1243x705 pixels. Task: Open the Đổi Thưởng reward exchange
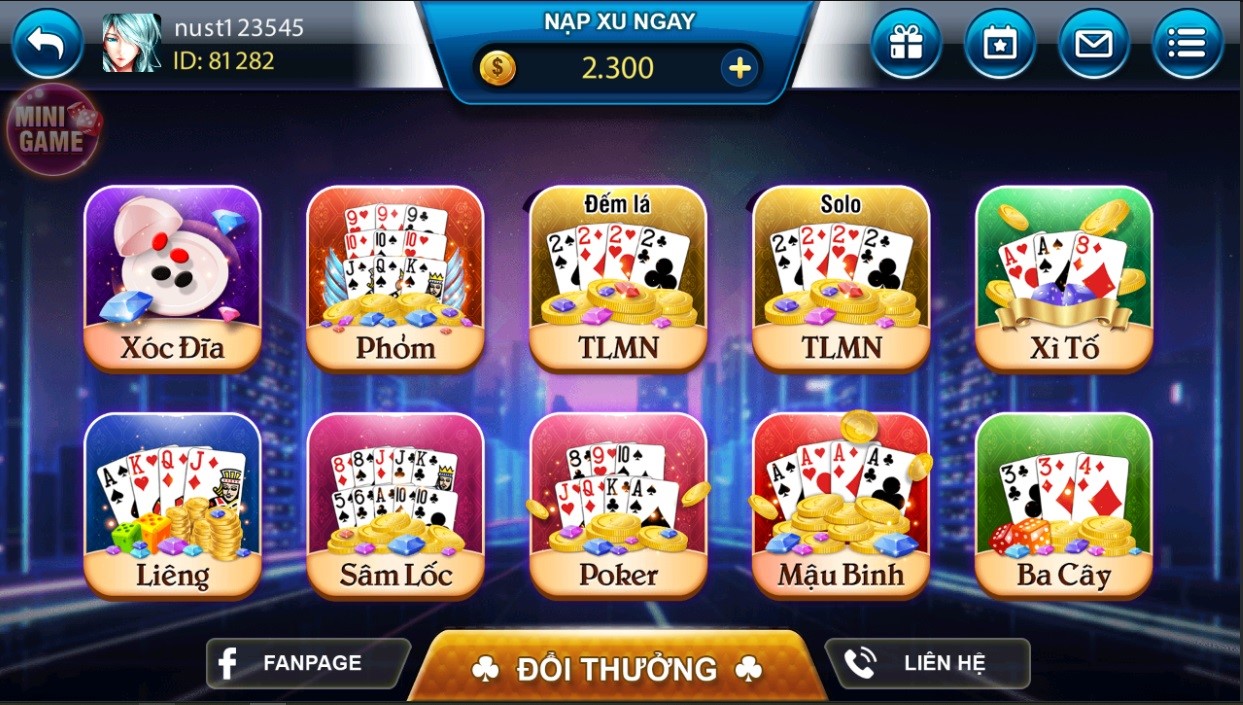[617, 668]
